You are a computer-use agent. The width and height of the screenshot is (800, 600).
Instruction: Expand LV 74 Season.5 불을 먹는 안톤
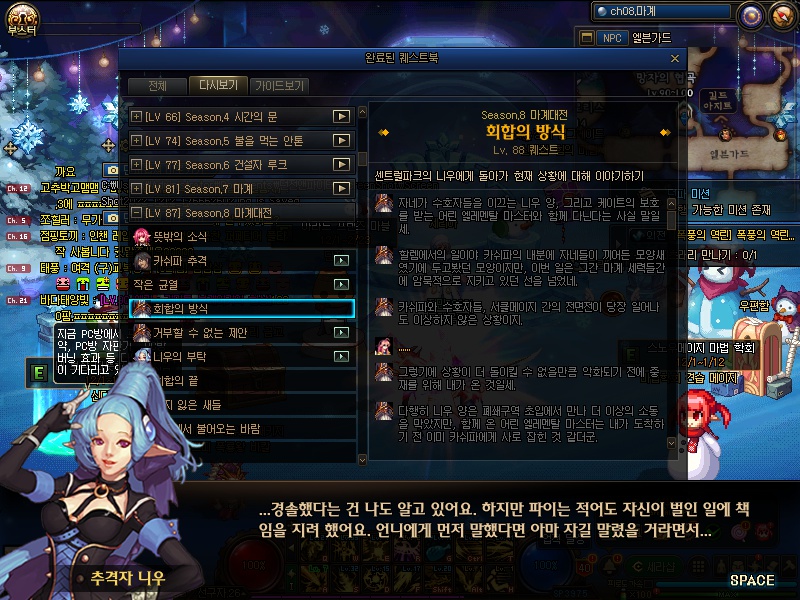(136, 141)
